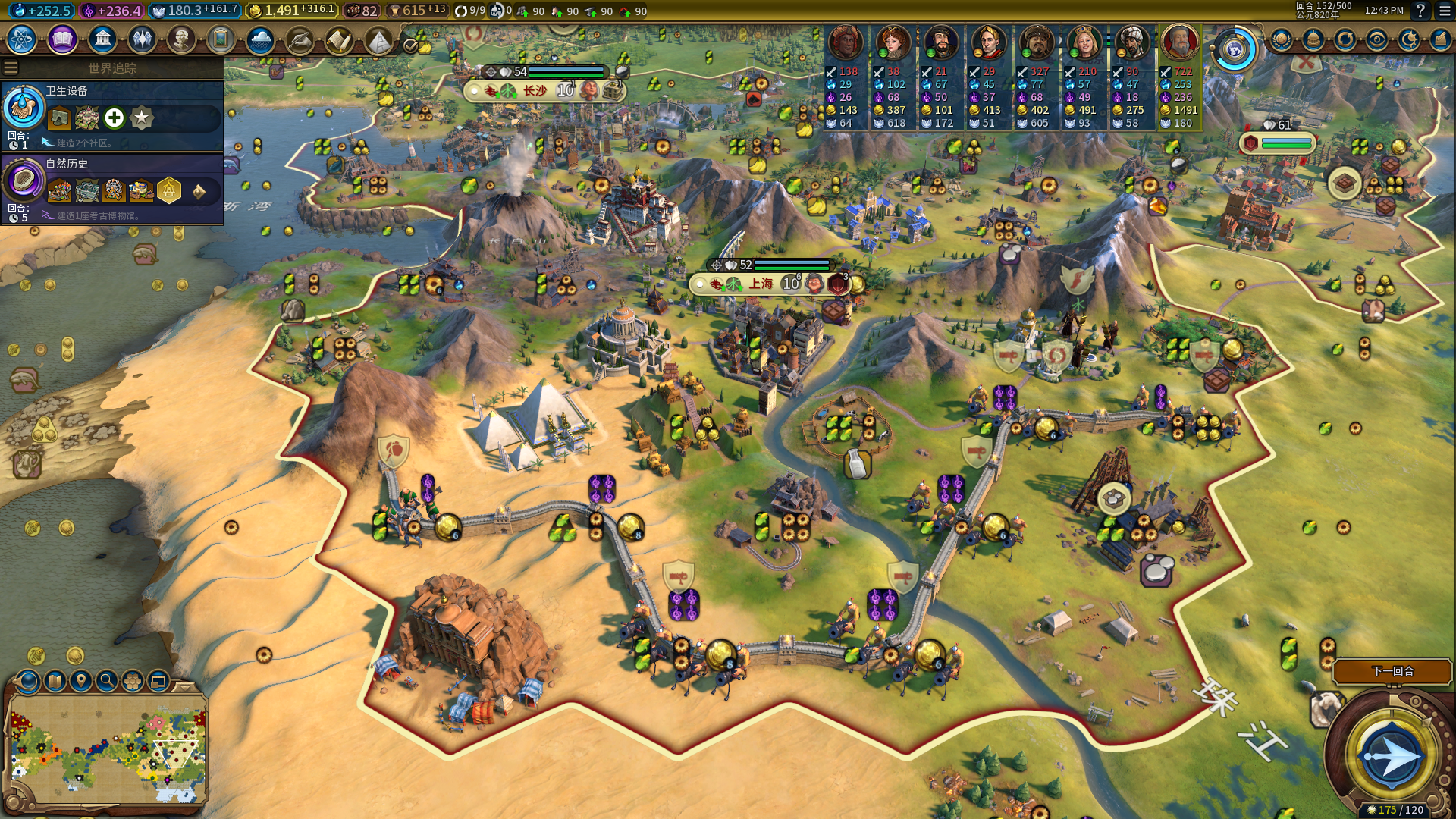The height and width of the screenshot is (819, 1456).
Task: Open the Great People bust icon
Action: (181, 39)
